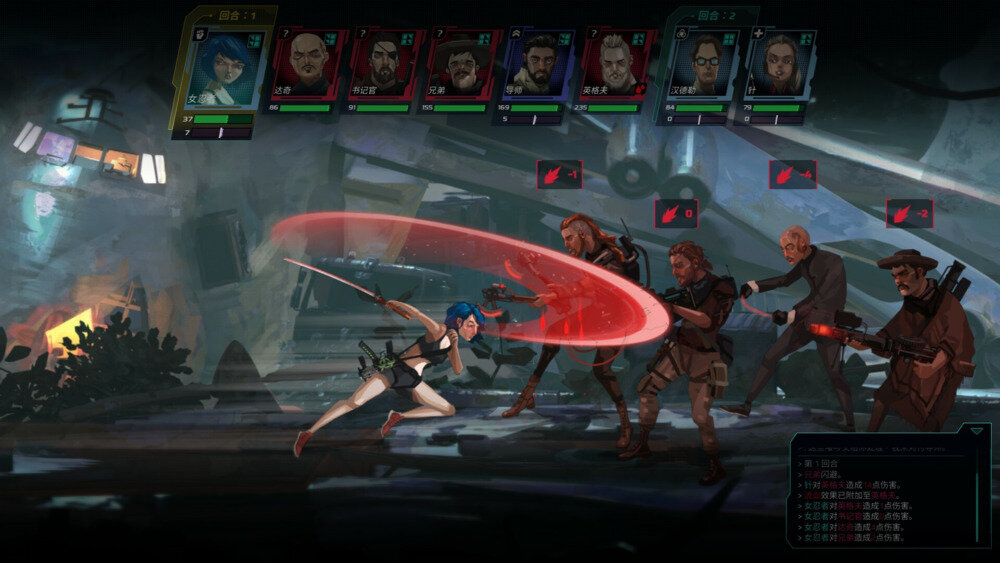The image size is (1000, 563).
Task: Choose the 书记官 portrait card
Action: (386, 64)
